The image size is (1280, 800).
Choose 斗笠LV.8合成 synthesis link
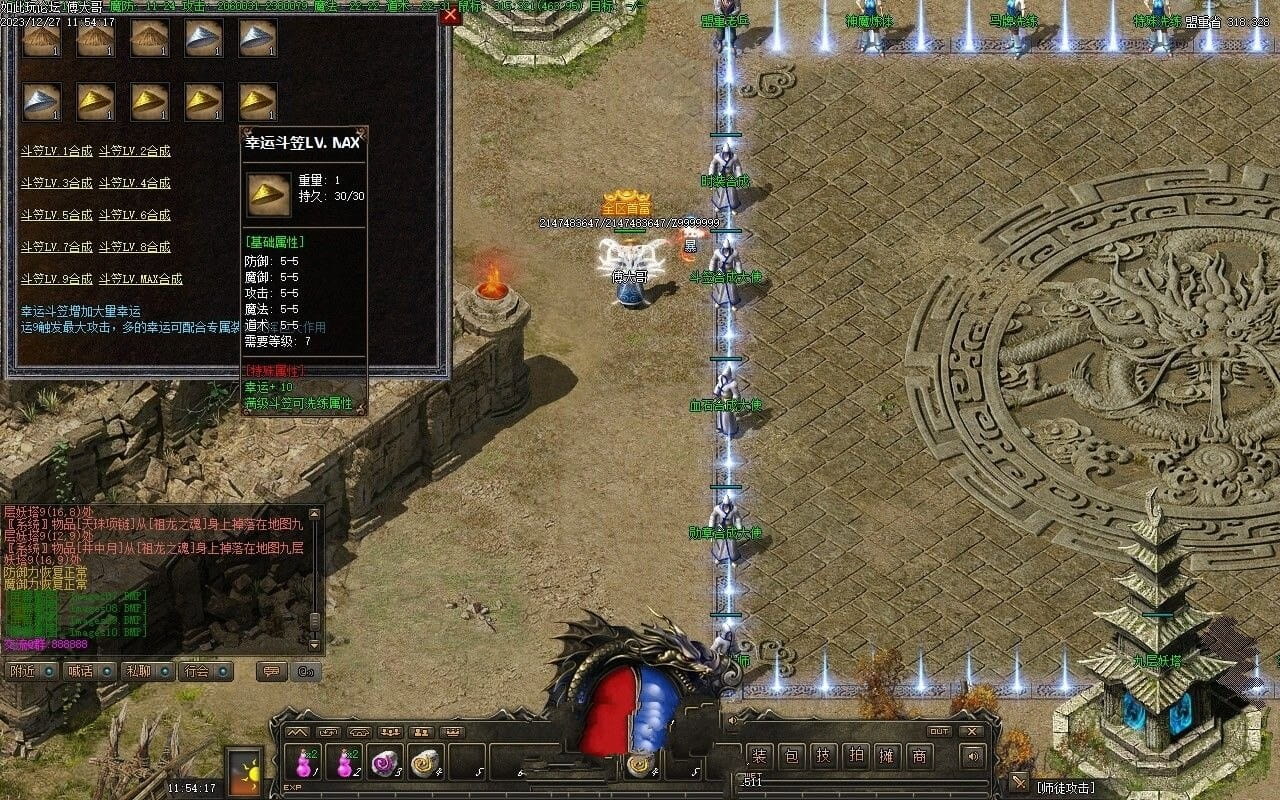(134, 247)
